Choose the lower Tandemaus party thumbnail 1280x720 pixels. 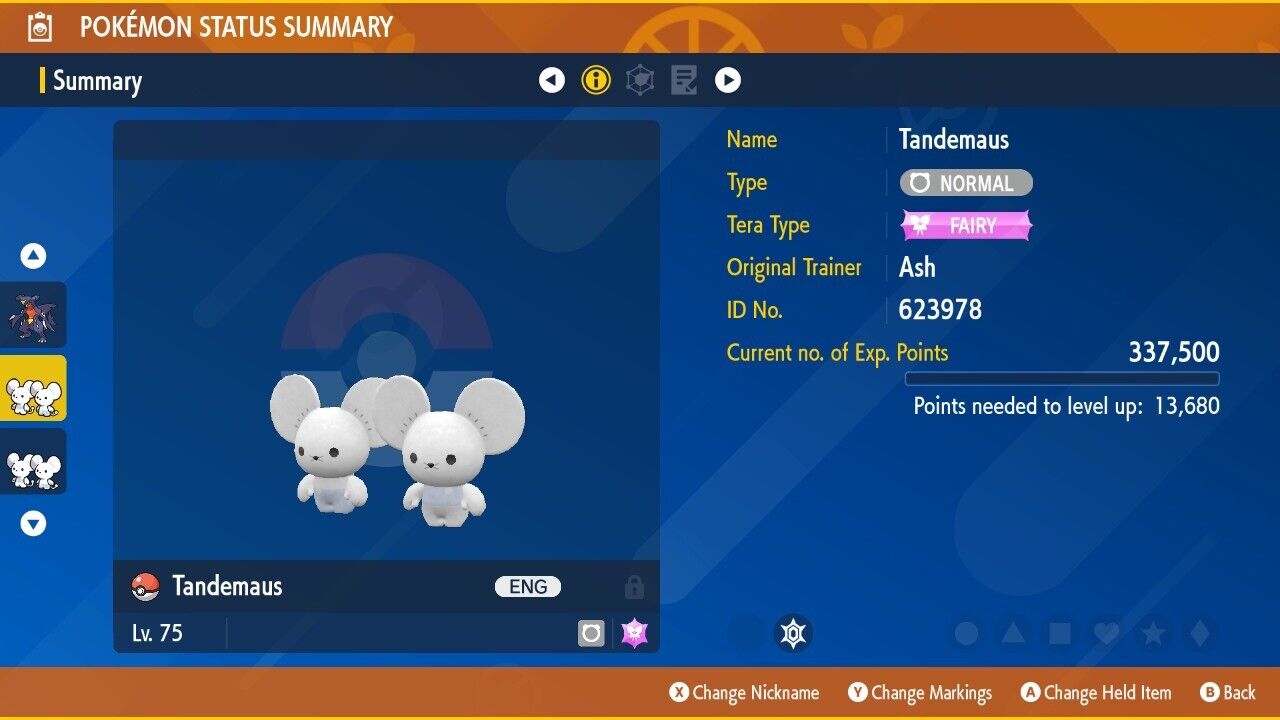pos(34,462)
